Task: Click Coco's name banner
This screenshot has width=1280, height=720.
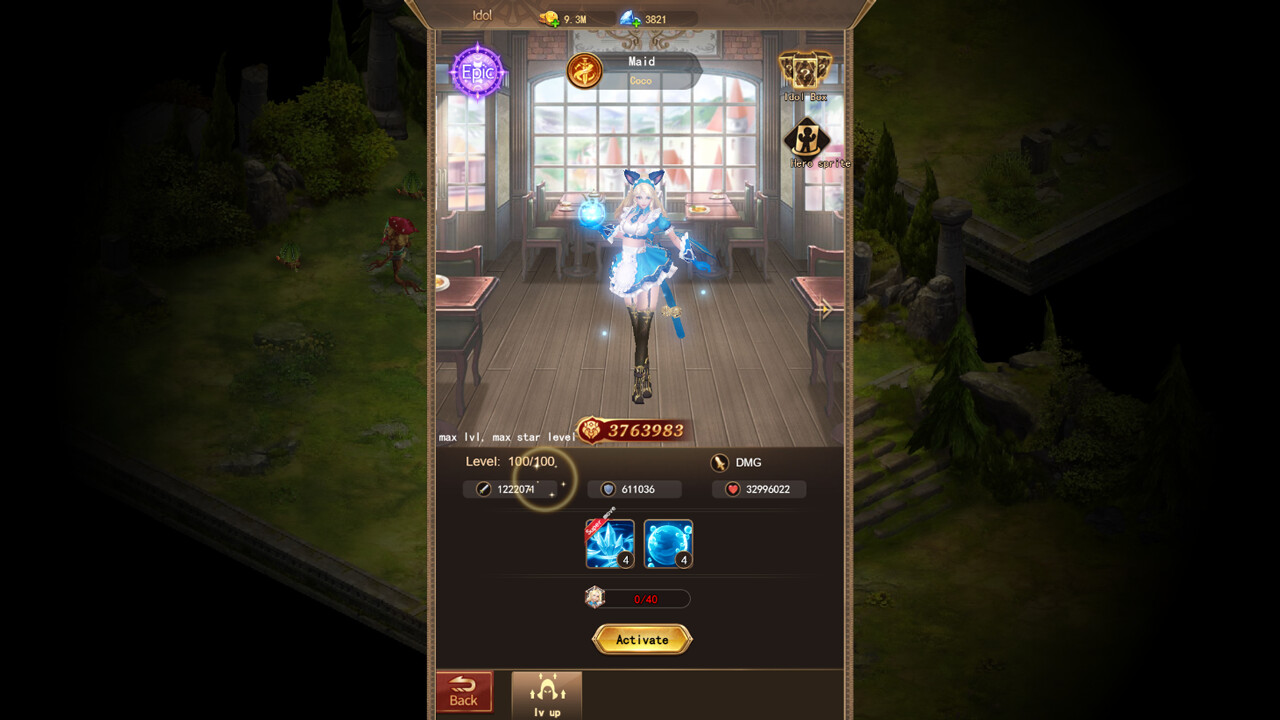Action: 641,79
